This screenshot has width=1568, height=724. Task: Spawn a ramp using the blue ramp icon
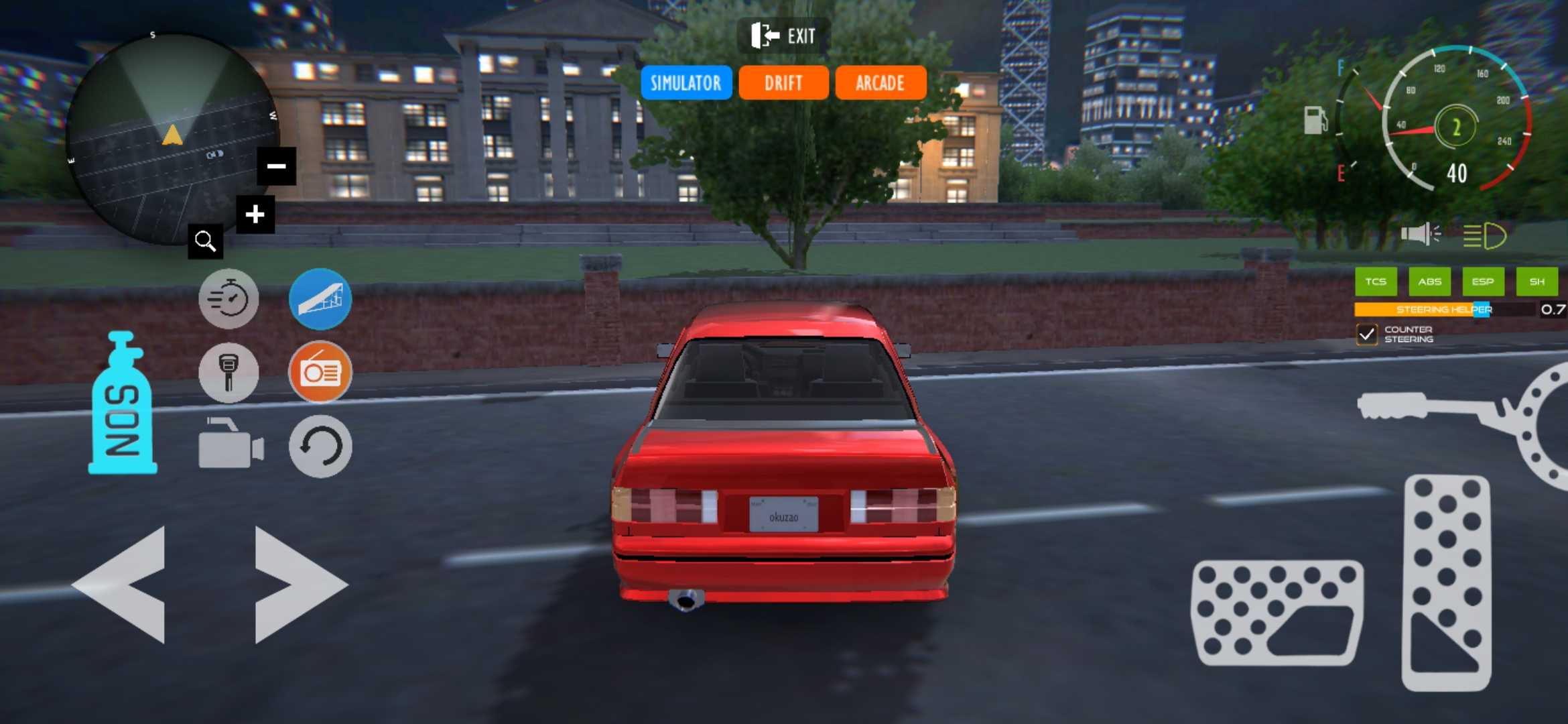[320, 300]
